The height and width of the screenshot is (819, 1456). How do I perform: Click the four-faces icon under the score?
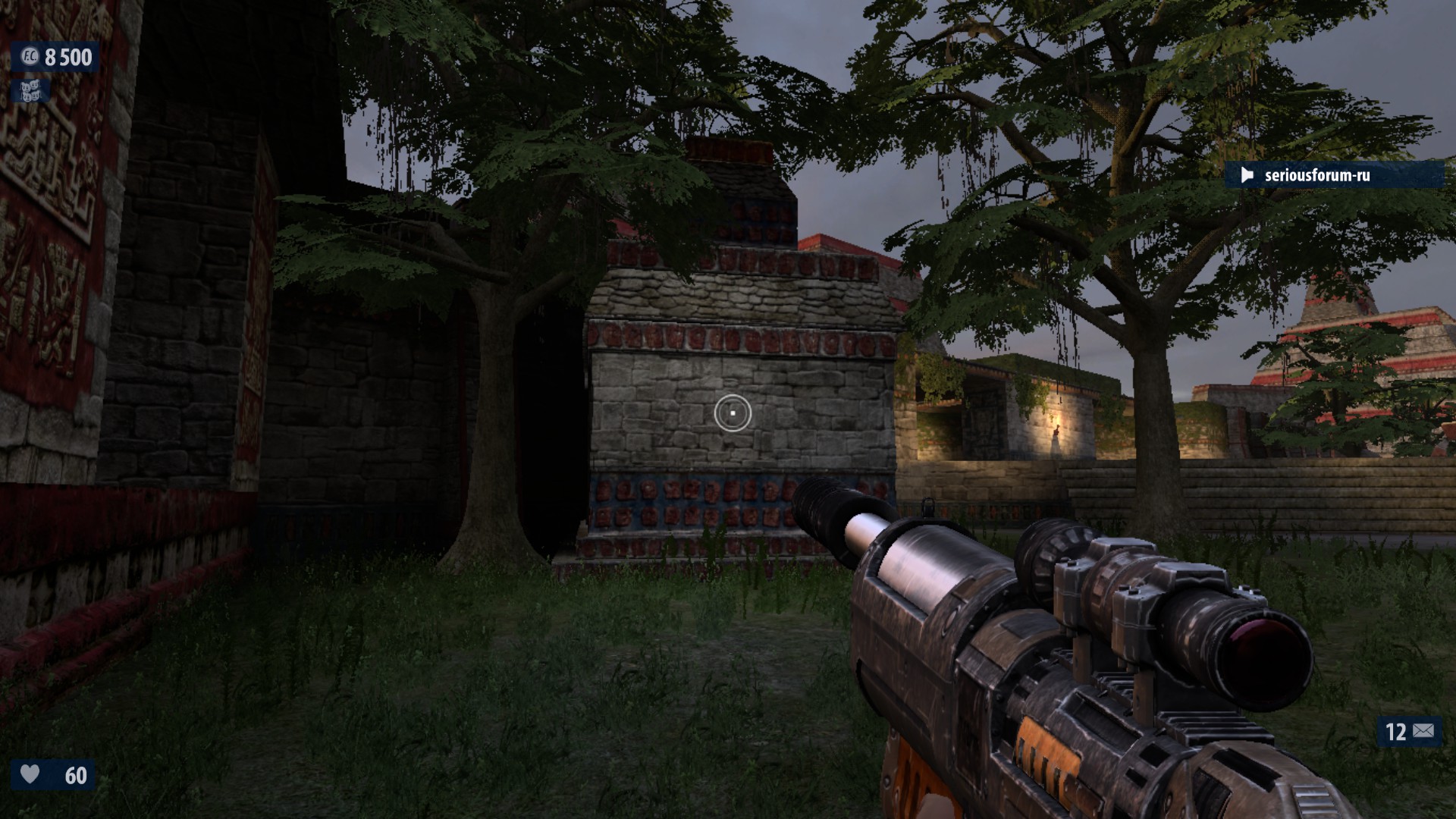point(30,91)
